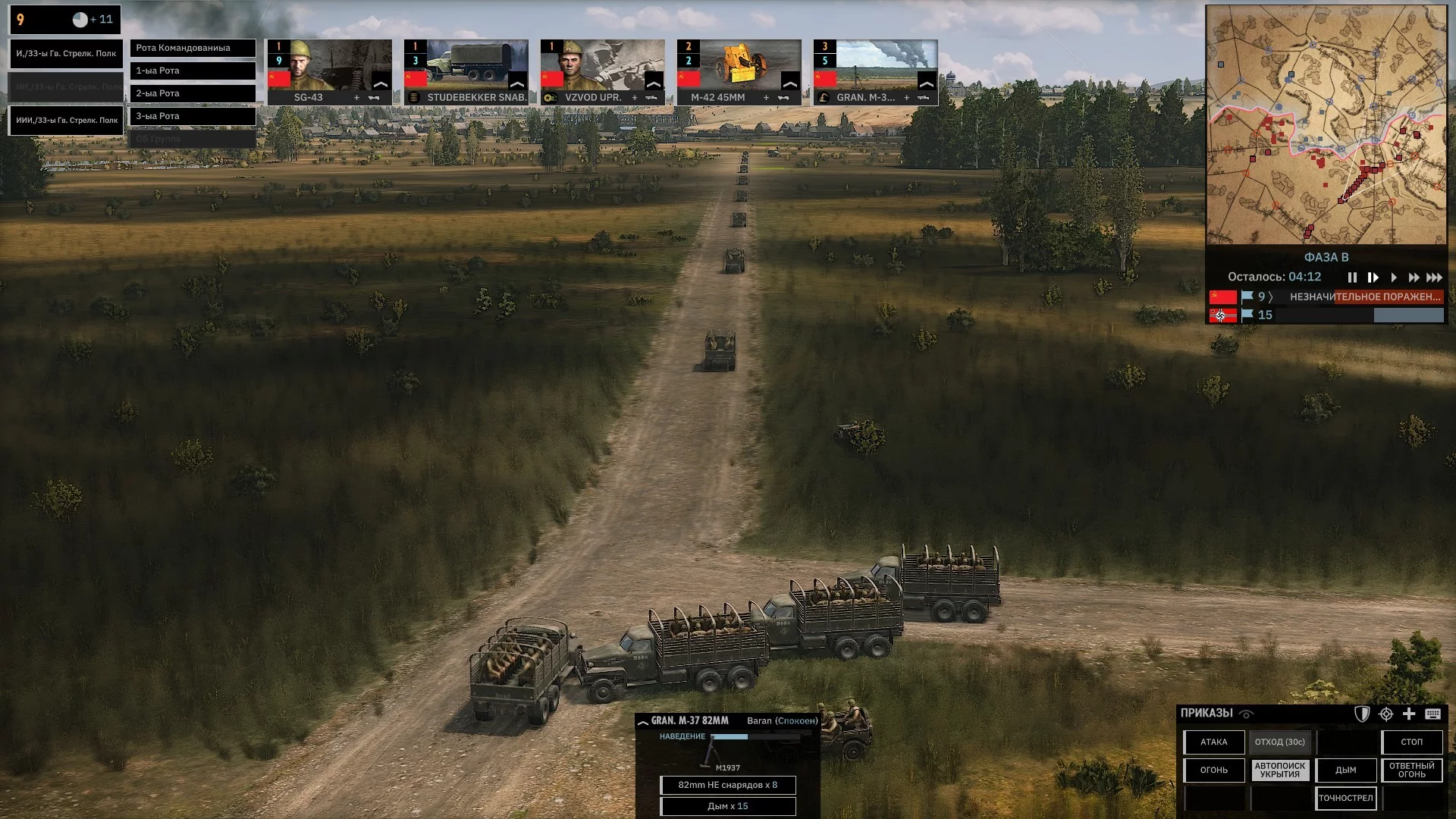Switch to the 1-ыа Рота company
1456x819 pixels.
(193, 71)
